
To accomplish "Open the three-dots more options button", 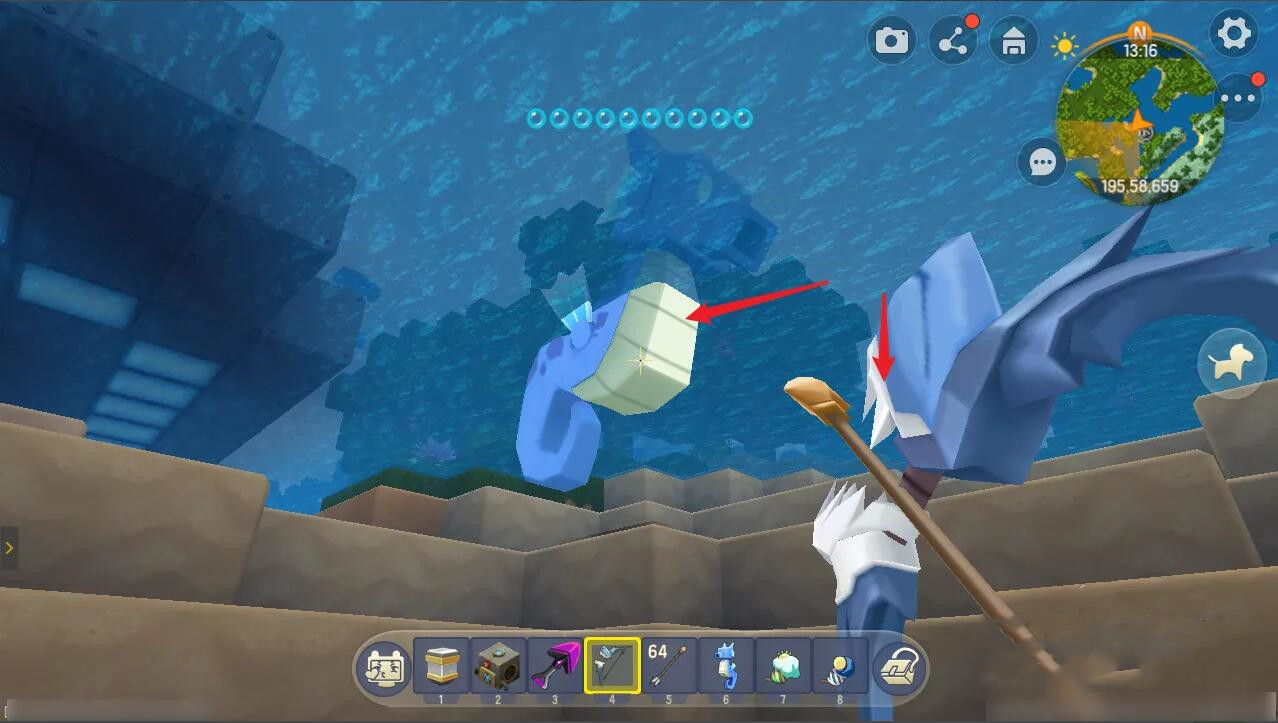I will (x=1238, y=98).
